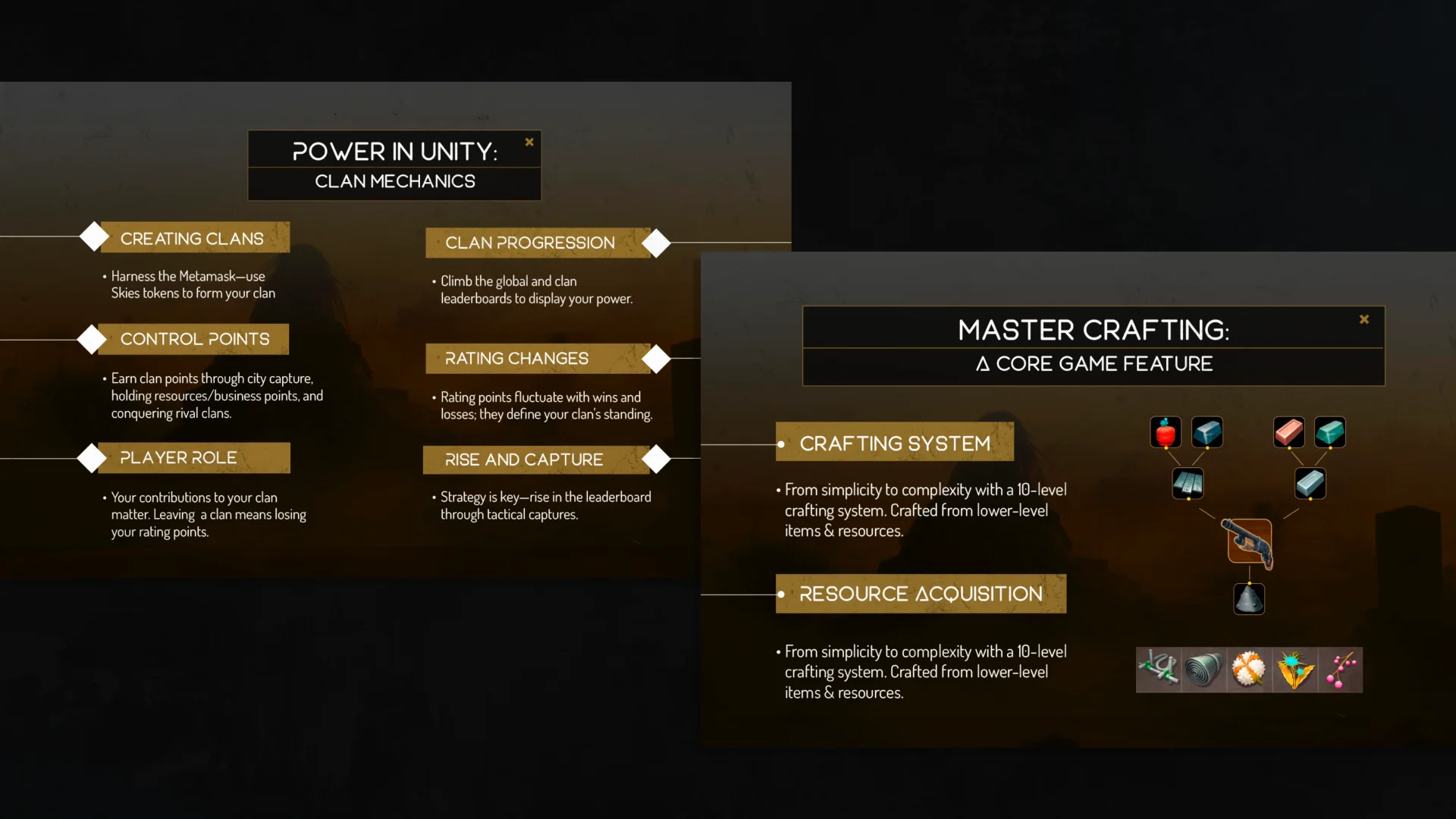Click the pink berries resource icon

click(1341, 670)
